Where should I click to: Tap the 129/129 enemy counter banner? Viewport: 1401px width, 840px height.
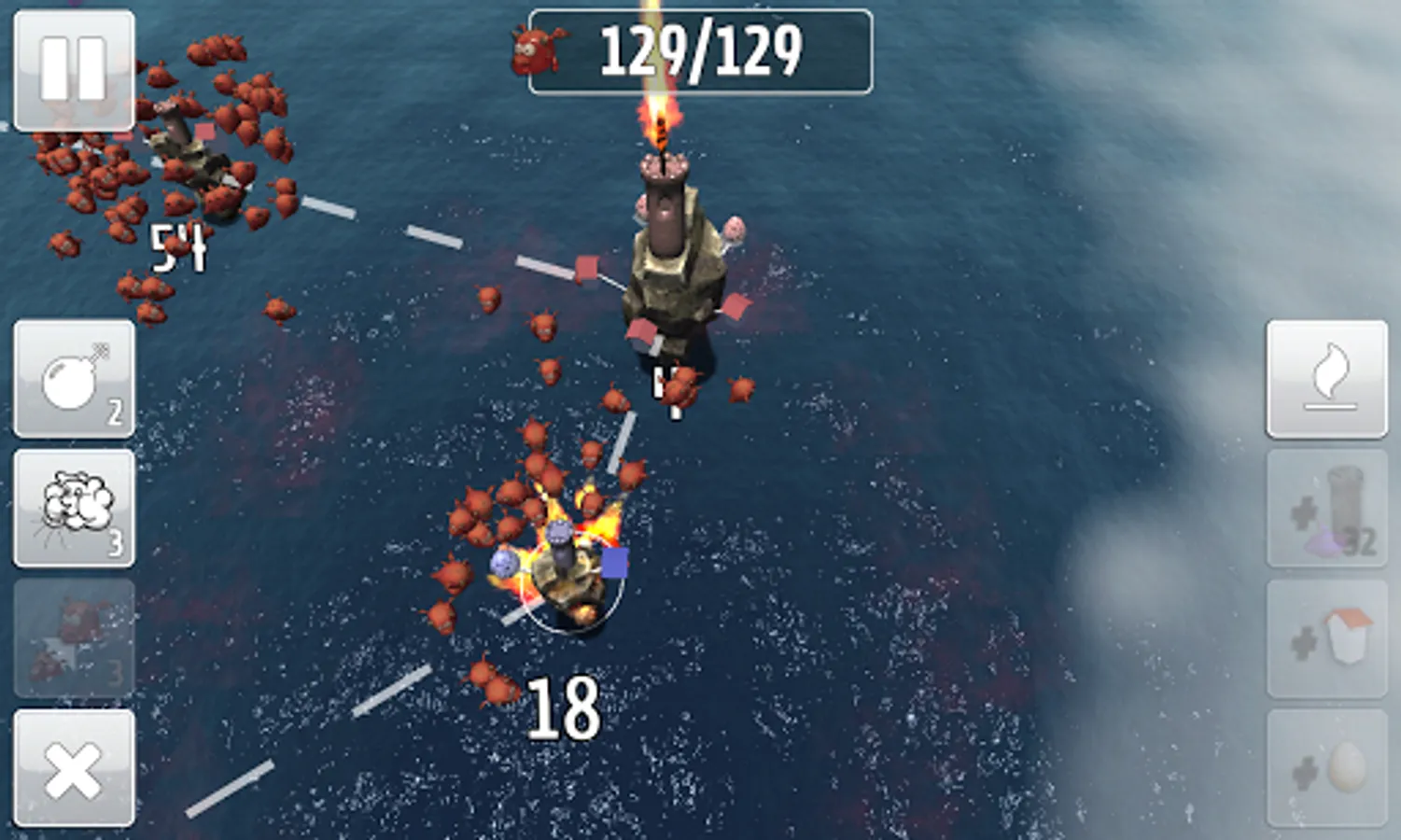pos(700,49)
